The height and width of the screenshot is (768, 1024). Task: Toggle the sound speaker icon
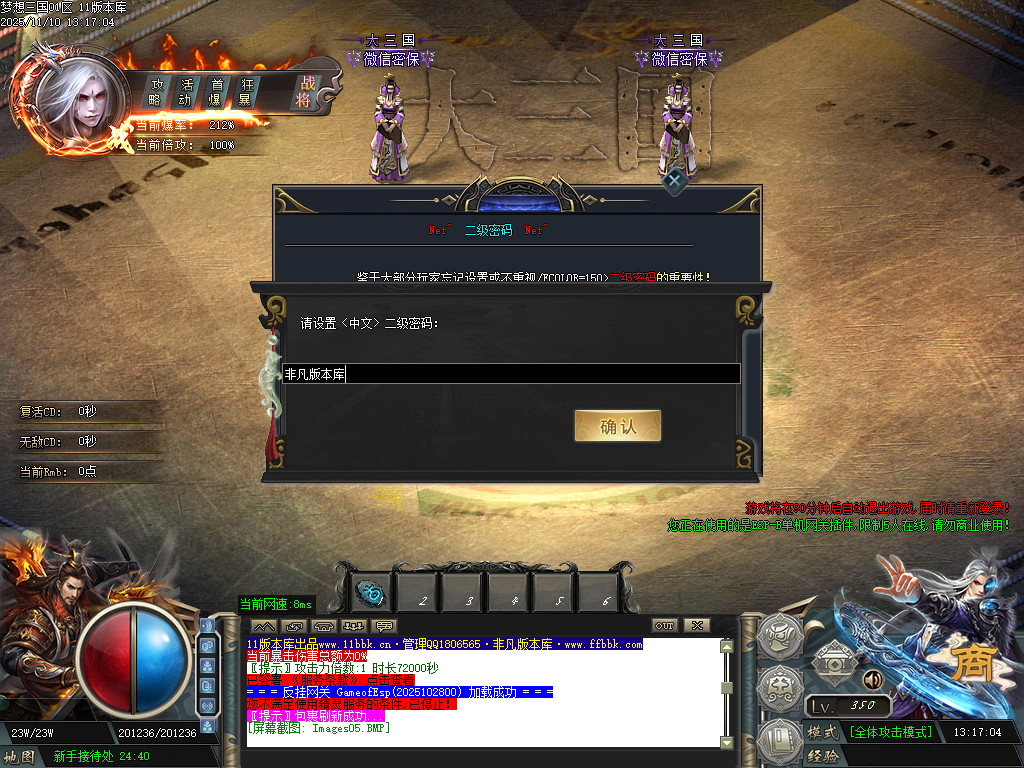click(x=872, y=680)
